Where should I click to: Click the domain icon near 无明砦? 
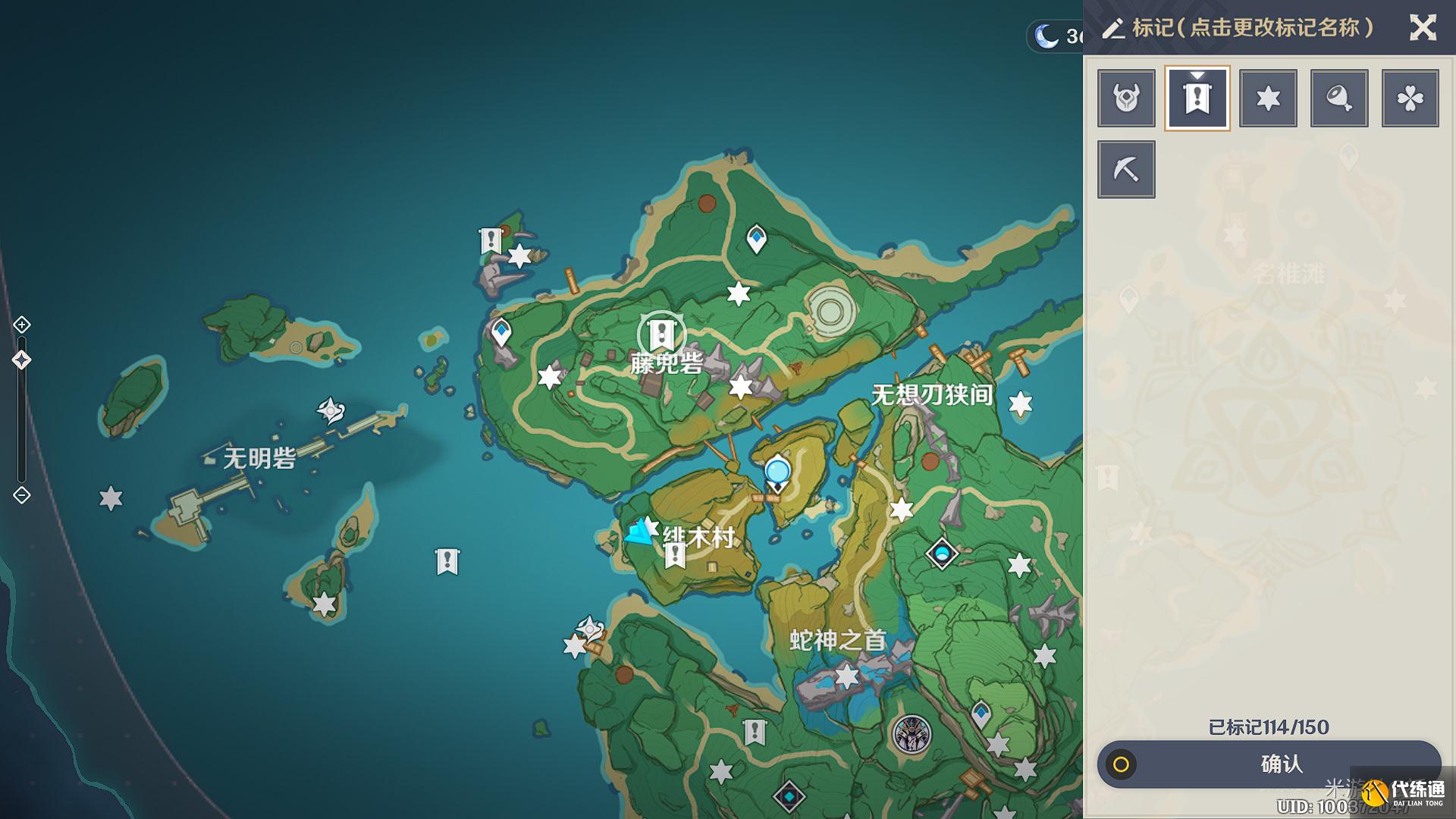pos(331,411)
